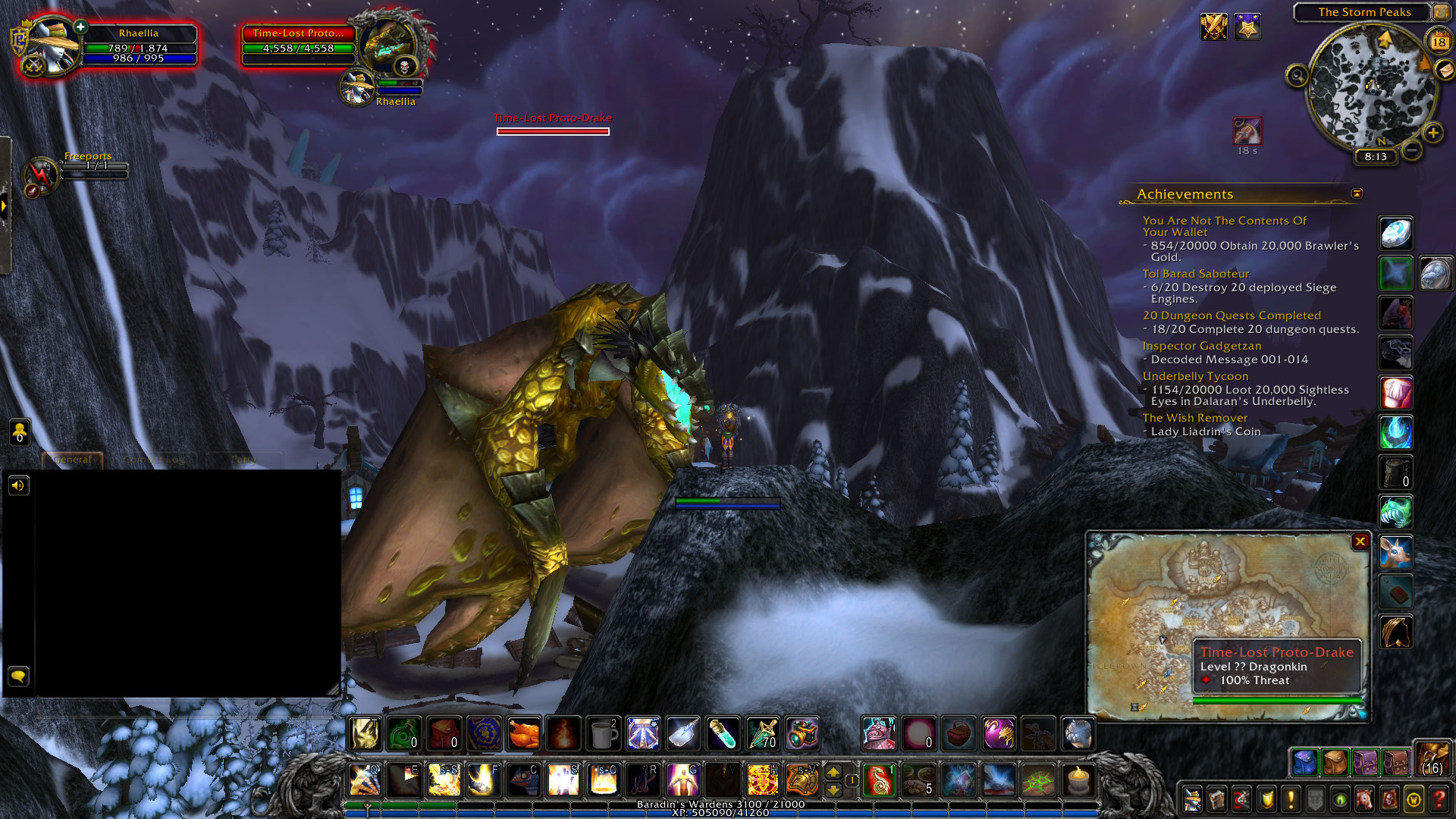Page the action bar up
1456x819 pixels.
[x=833, y=772]
